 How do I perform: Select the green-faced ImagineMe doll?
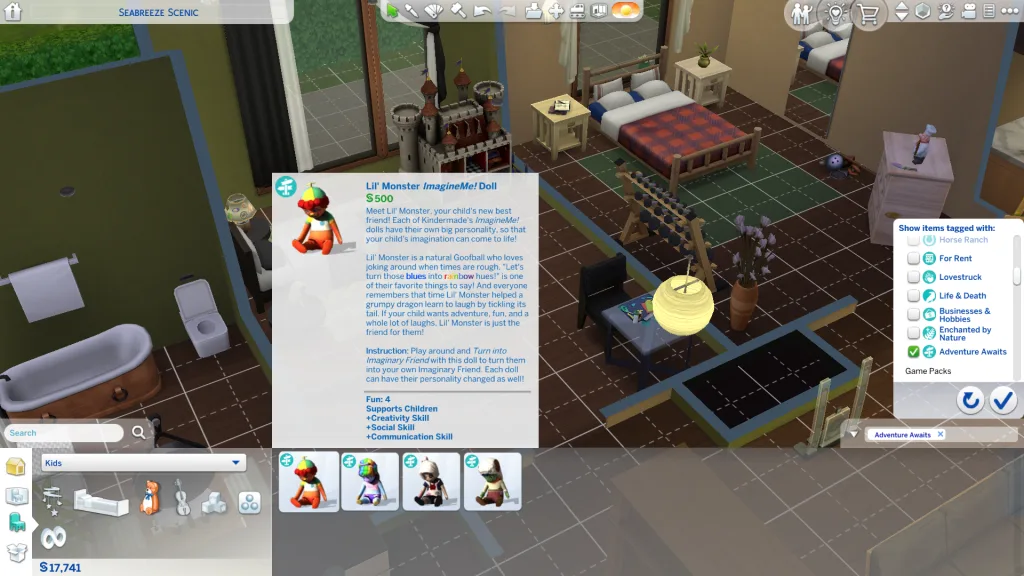pos(492,482)
